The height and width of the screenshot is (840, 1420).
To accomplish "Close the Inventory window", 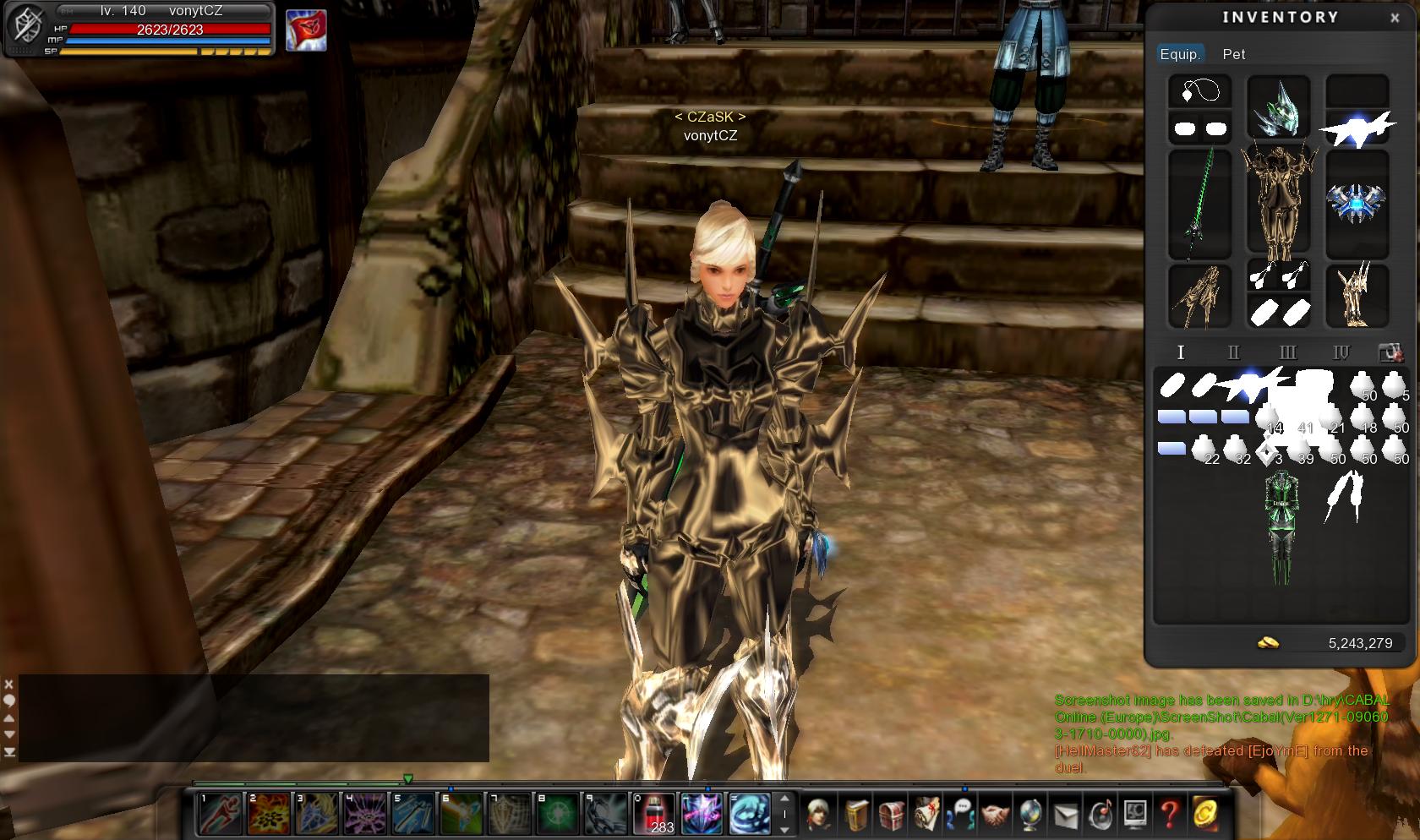I will [1395, 18].
